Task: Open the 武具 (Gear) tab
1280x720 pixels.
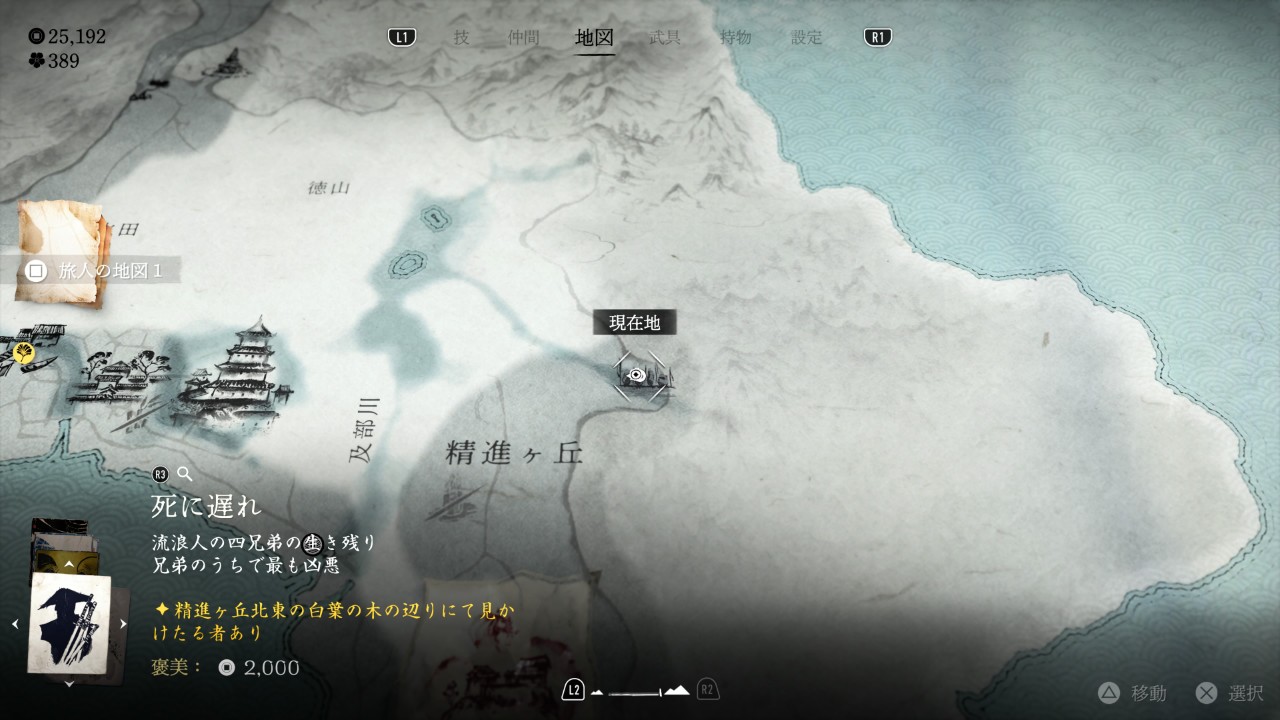Action: click(x=665, y=38)
